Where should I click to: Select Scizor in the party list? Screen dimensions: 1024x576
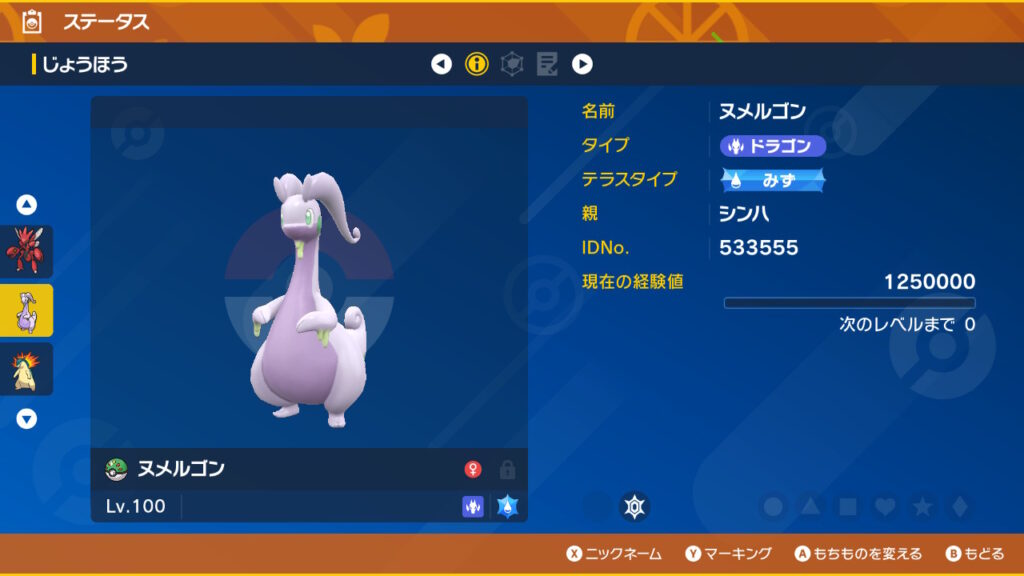[27, 251]
